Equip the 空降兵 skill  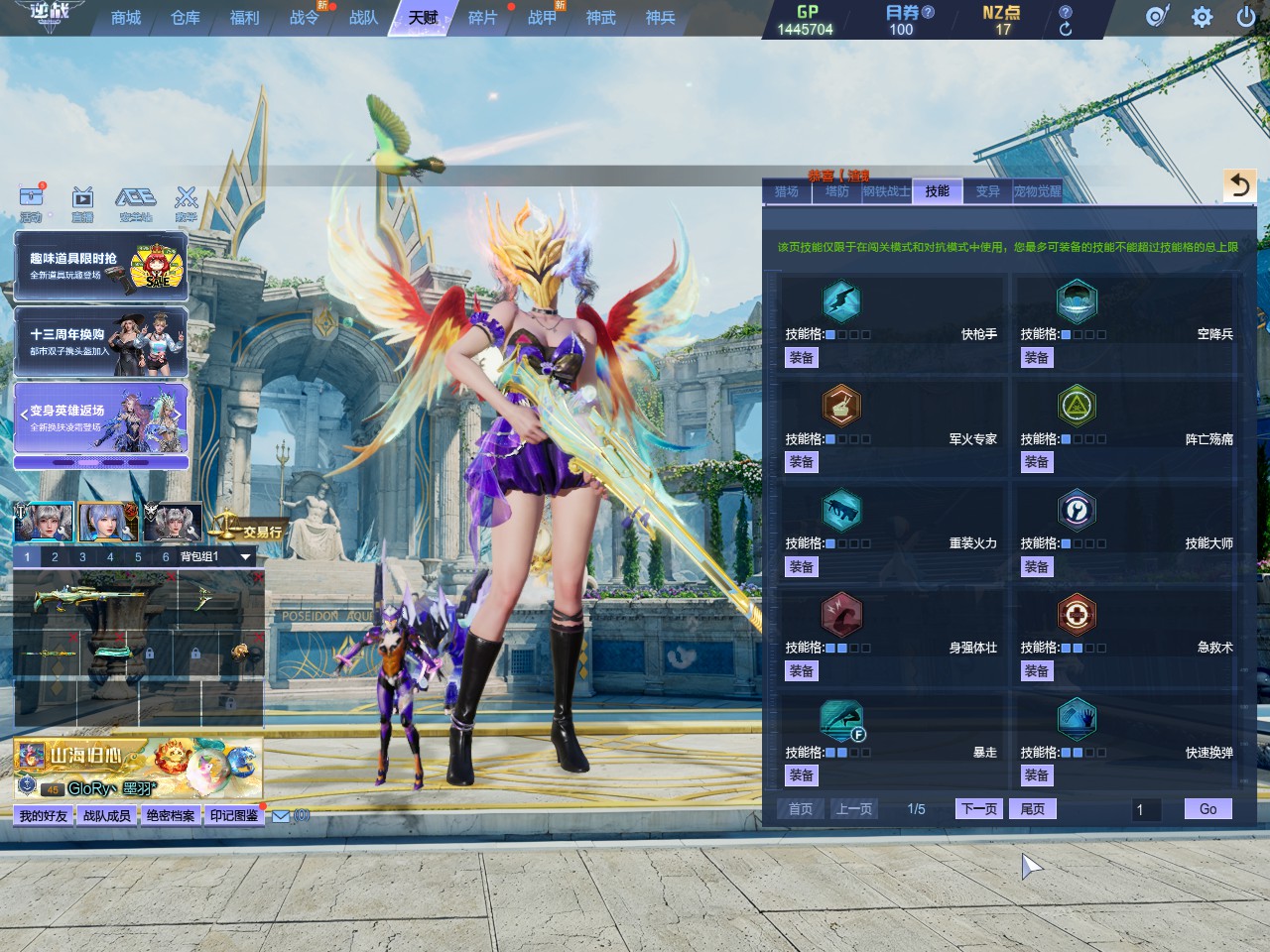click(x=1036, y=358)
